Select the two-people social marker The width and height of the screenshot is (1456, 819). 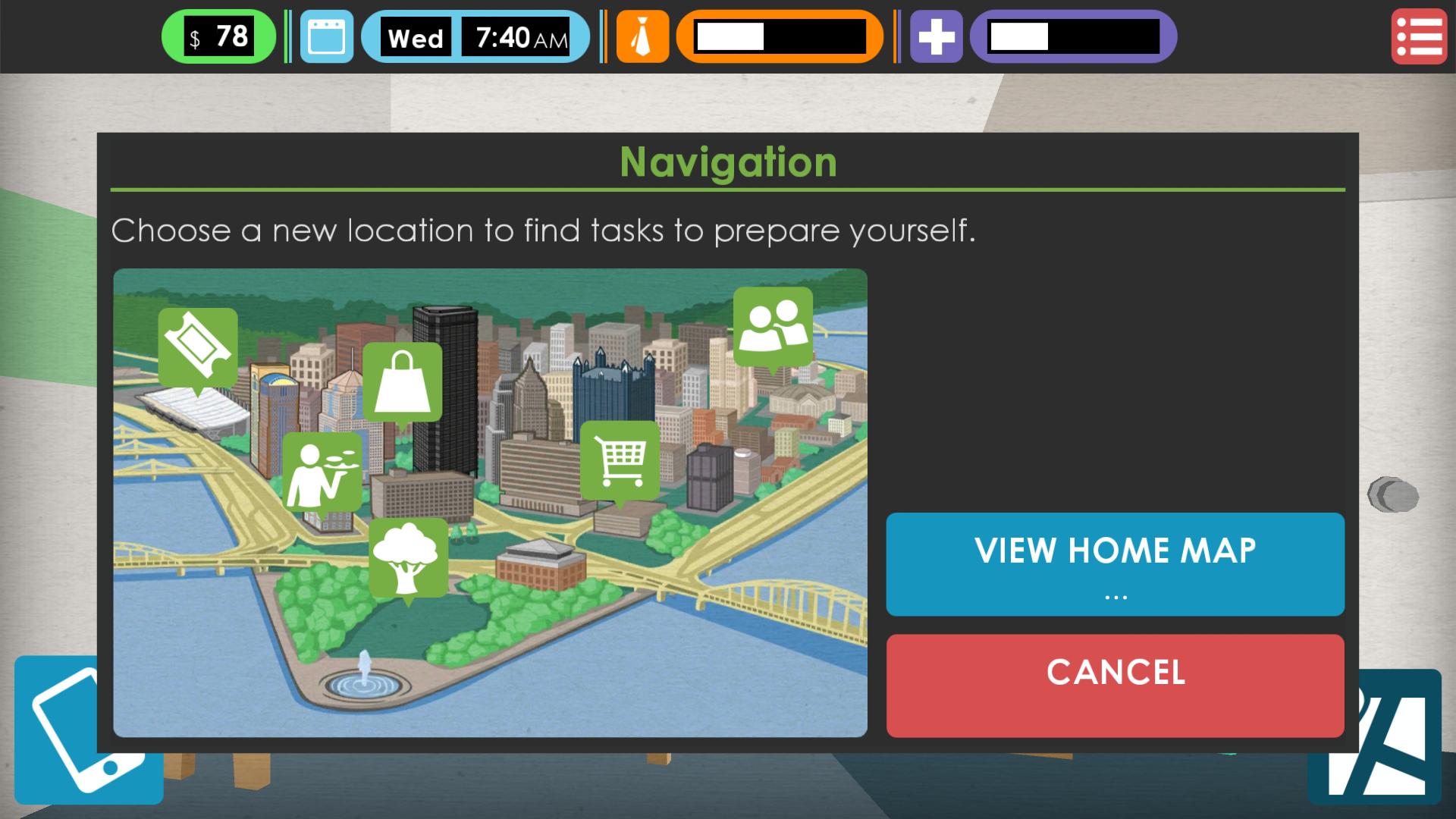coord(773,326)
